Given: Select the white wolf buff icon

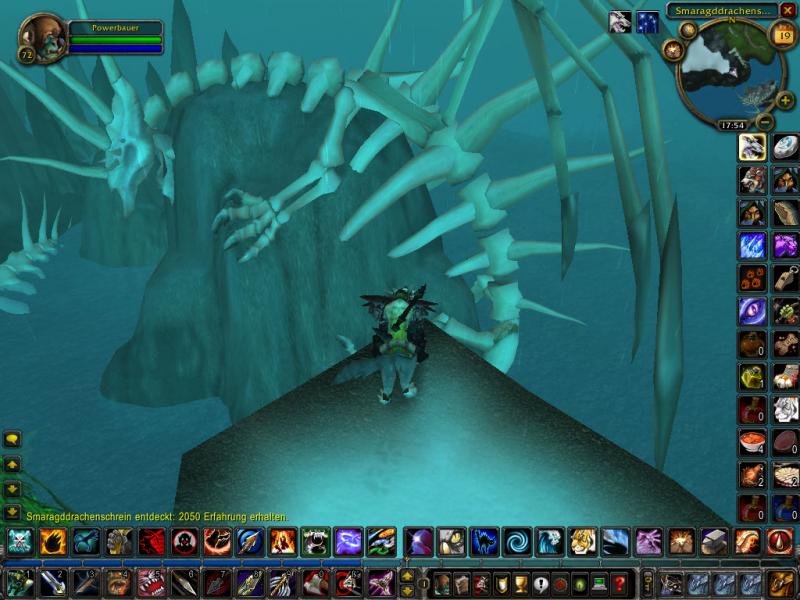Looking at the screenshot, I should pyautogui.click(x=620, y=21).
